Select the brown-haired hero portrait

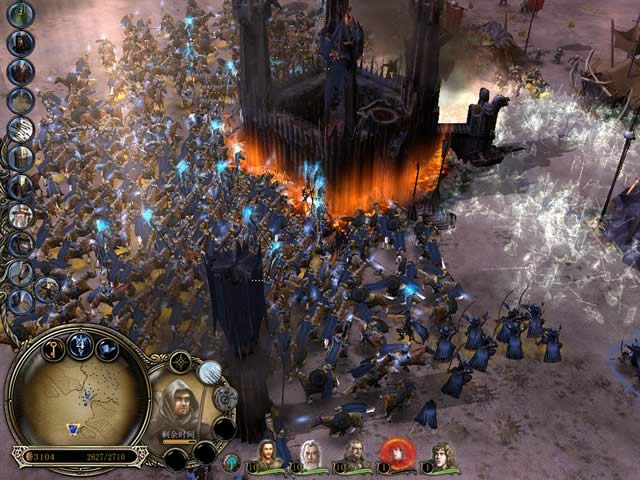pos(270,455)
